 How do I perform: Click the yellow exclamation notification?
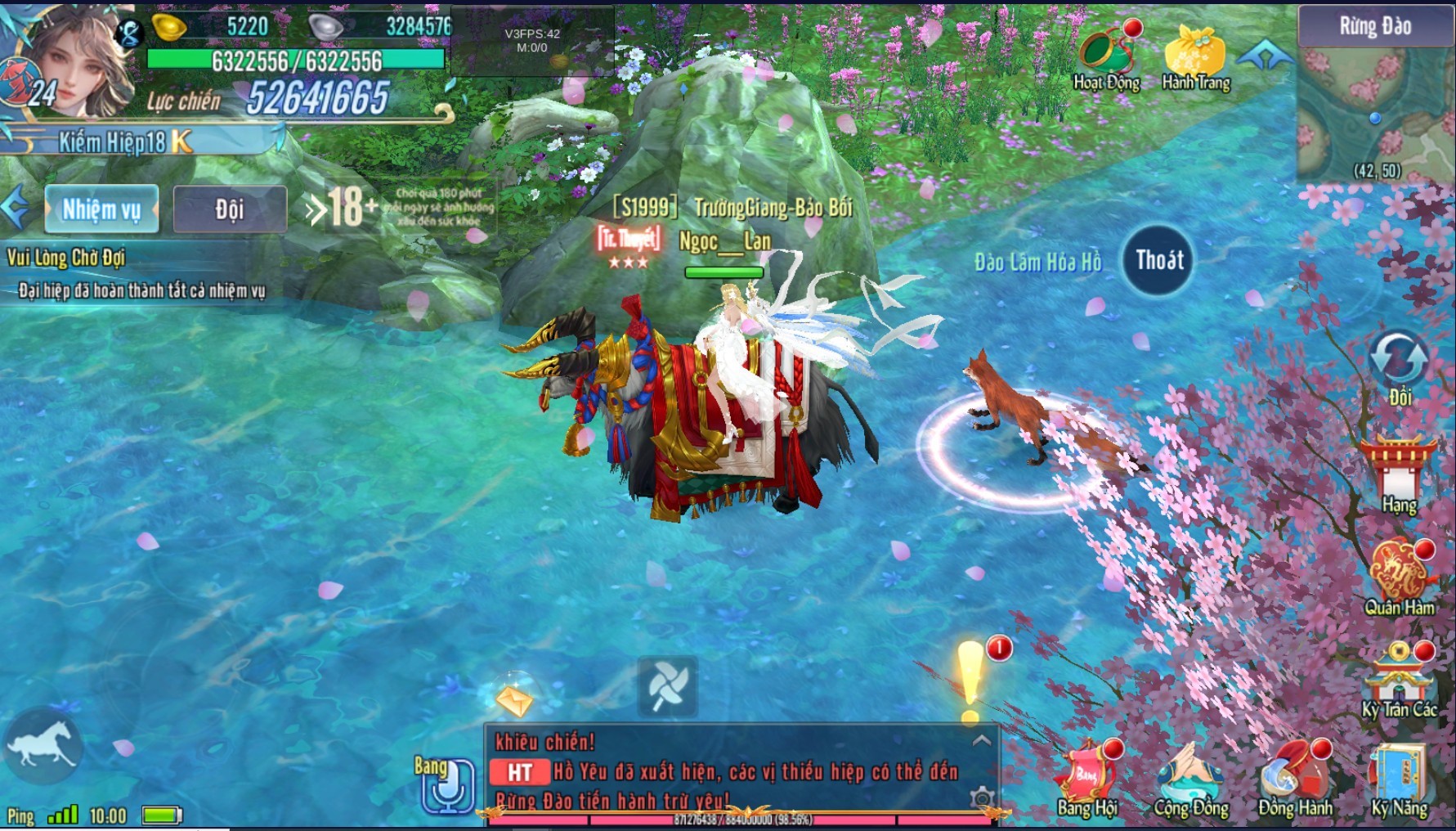pyautogui.click(x=970, y=681)
